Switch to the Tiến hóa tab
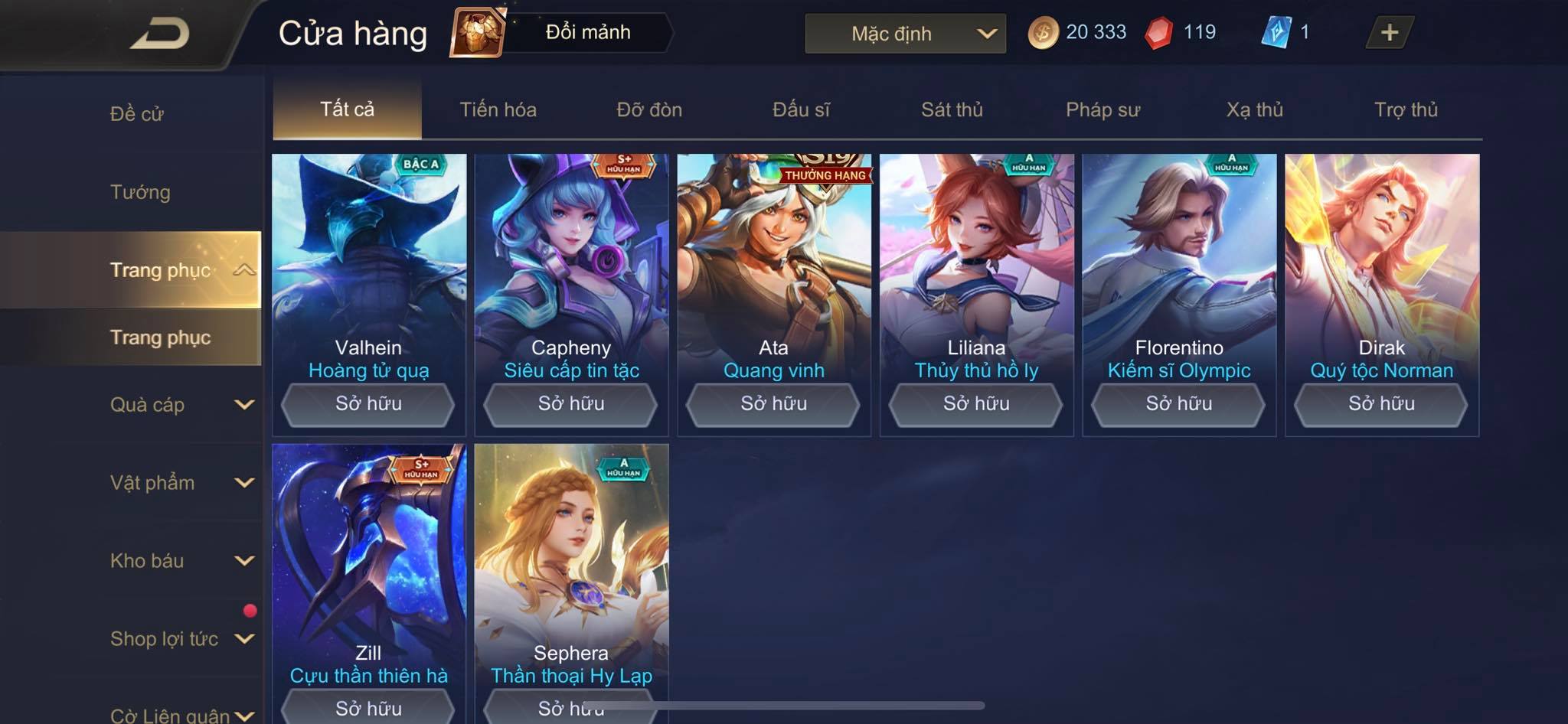 point(498,109)
